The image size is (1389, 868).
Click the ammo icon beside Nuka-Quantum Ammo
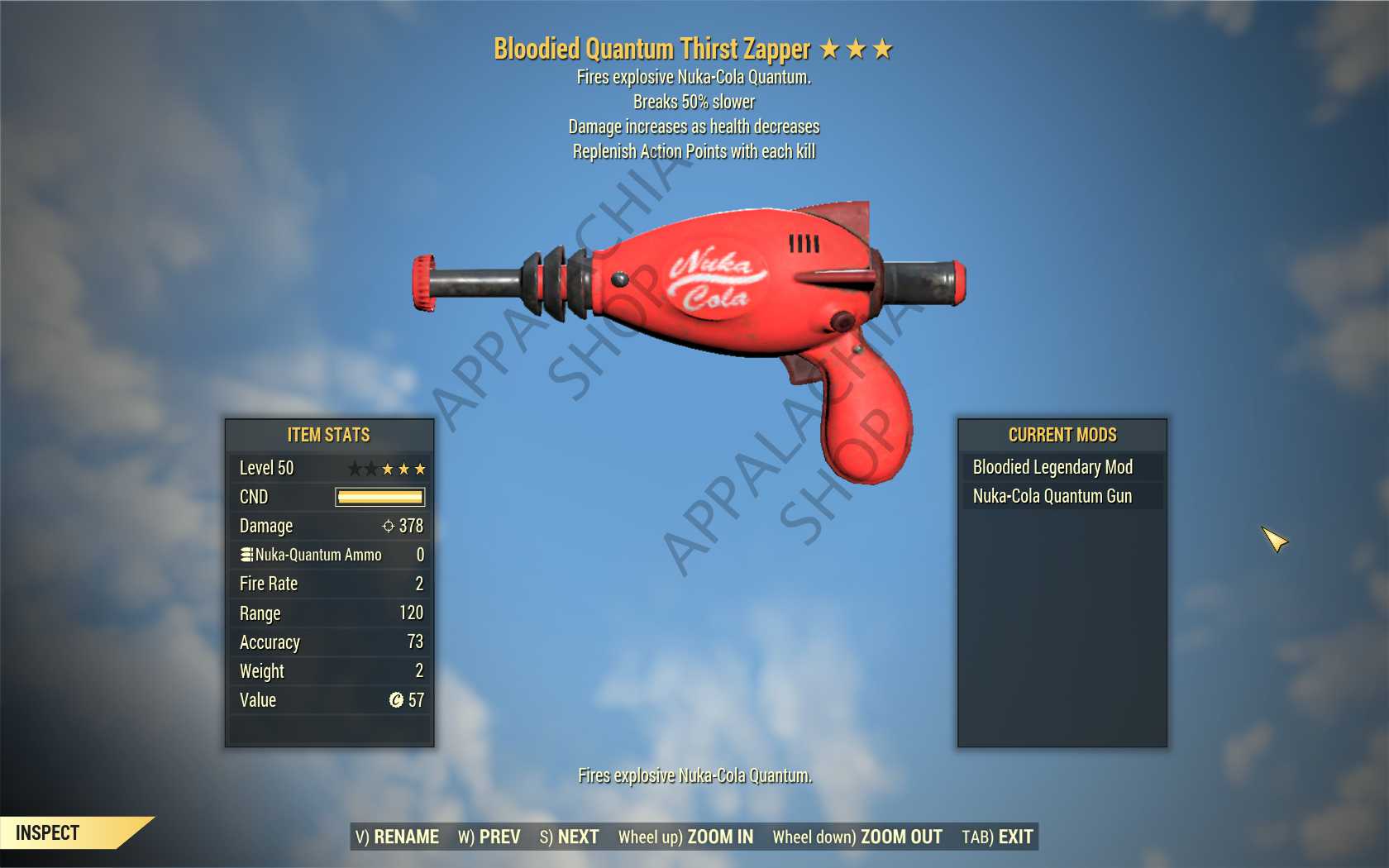[246, 555]
